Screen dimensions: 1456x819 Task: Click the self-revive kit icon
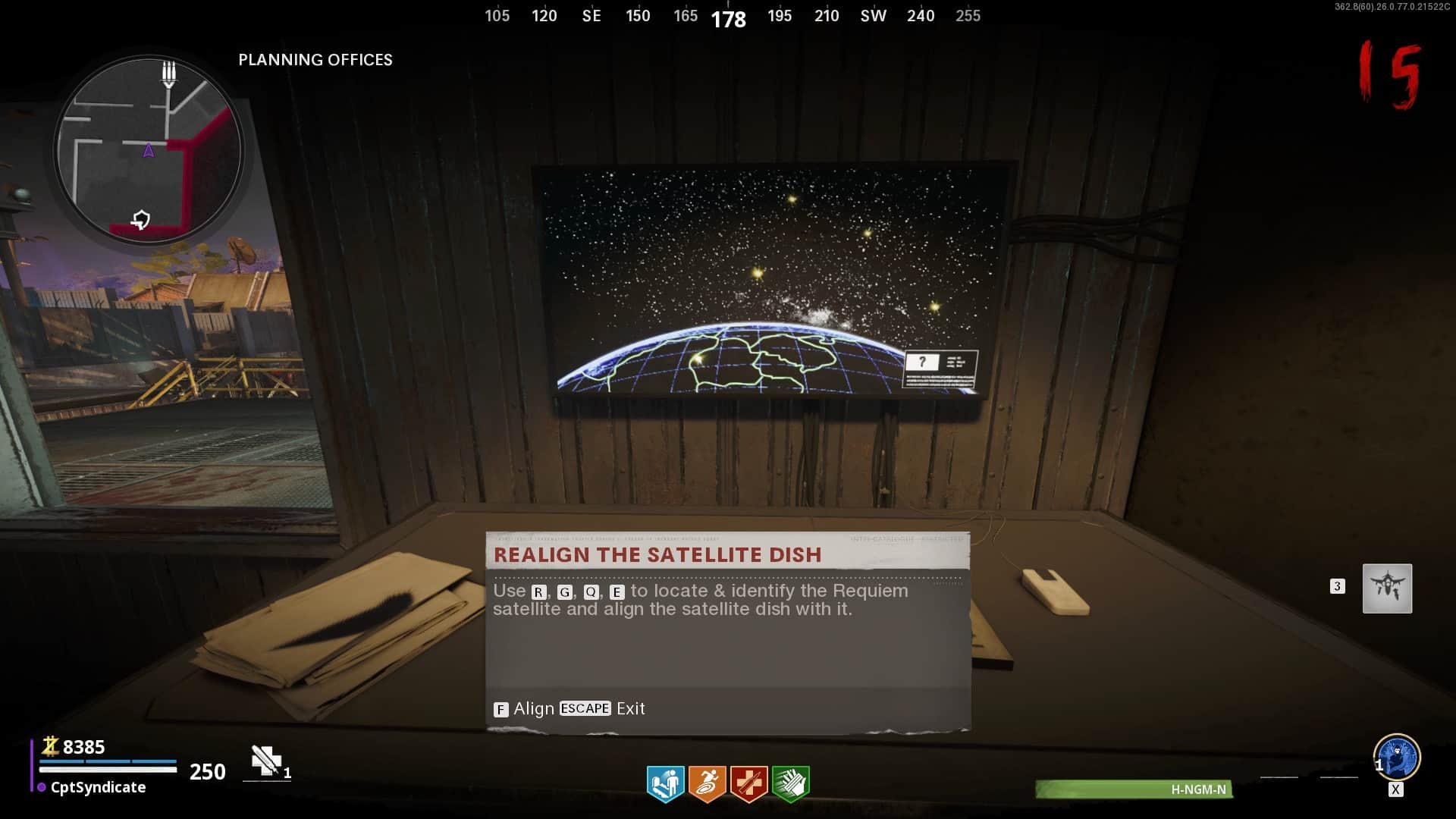[266, 761]
